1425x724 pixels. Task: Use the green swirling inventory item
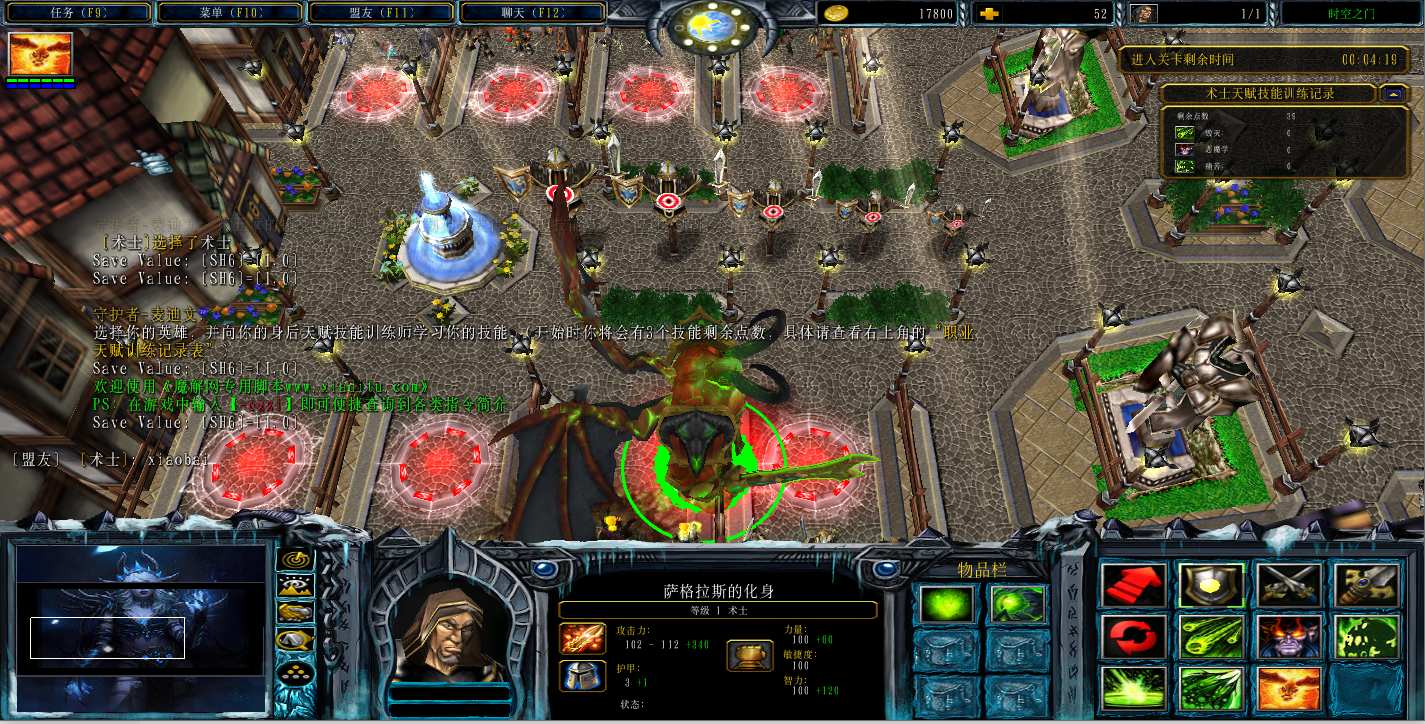[1018, 604]
